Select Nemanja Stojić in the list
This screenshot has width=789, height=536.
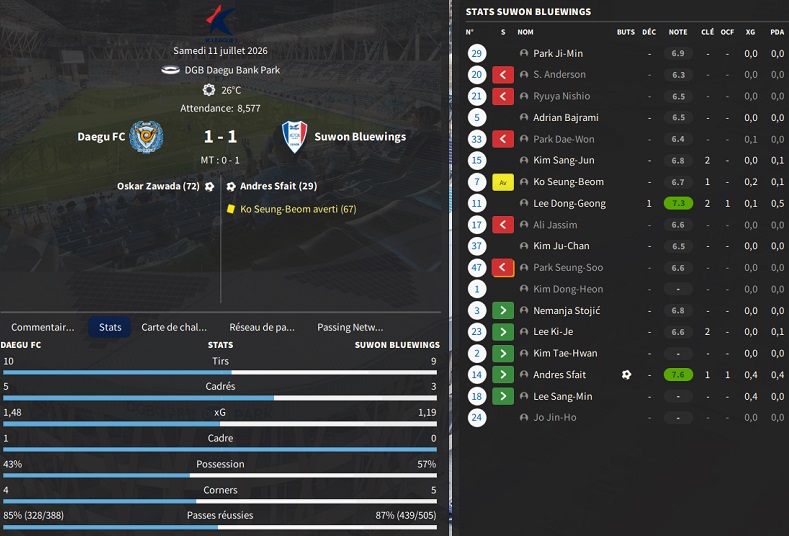(x=566, y=311)
